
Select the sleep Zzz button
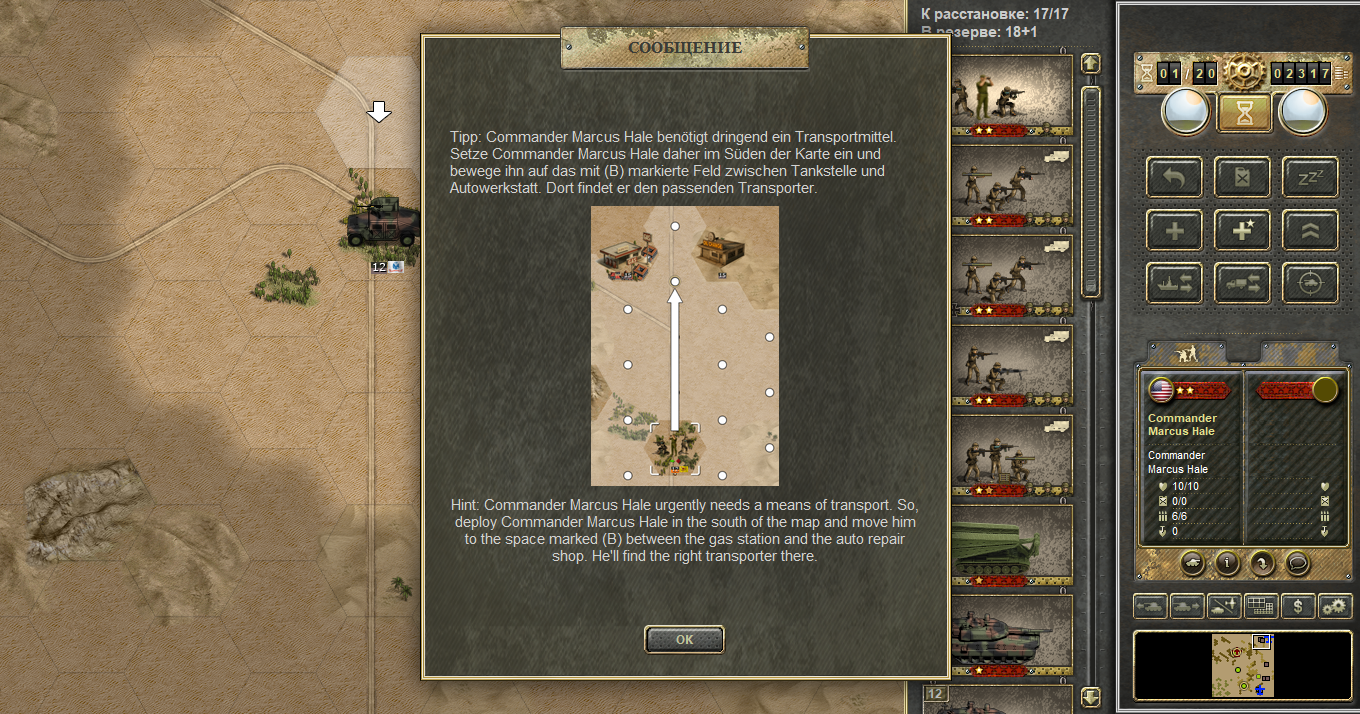point(1310,177)
